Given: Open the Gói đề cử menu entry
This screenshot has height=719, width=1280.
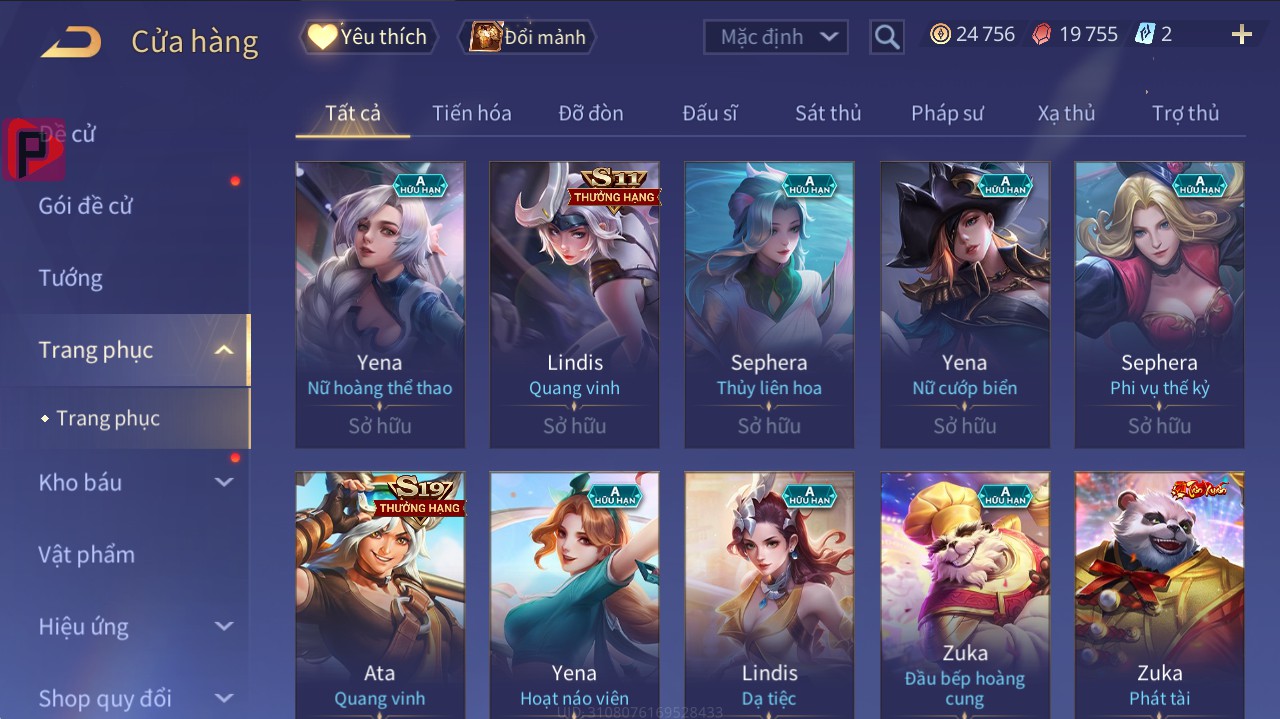Looking at the screenshot, I should click(86, 206).
